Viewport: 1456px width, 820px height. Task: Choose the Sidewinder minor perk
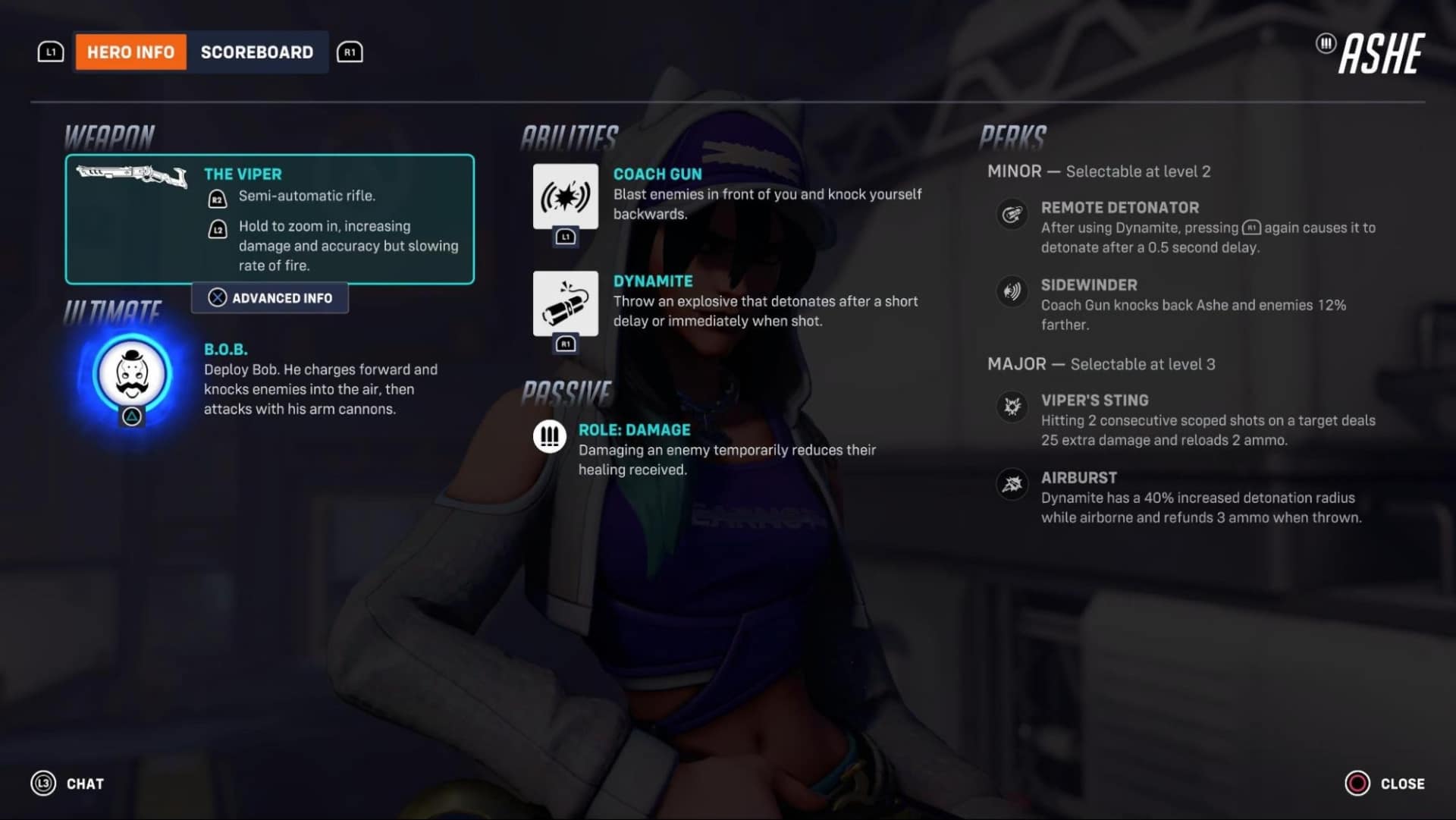(x=1090, y=284)
